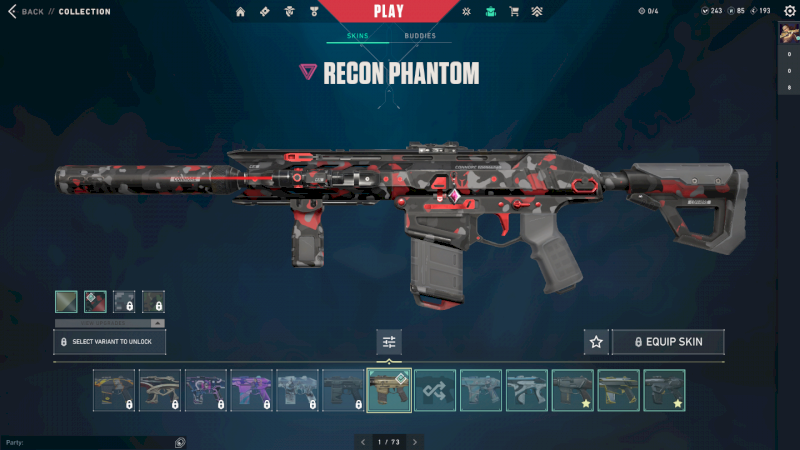Go to the next skins page arrow
Screen dimensions: 800x450
point(415,441)
